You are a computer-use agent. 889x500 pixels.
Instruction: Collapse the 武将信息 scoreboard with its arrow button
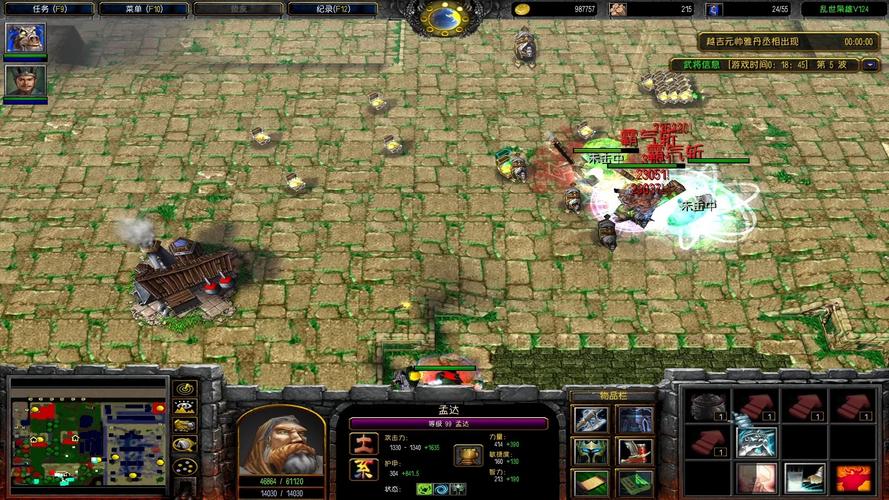point(867,65)
